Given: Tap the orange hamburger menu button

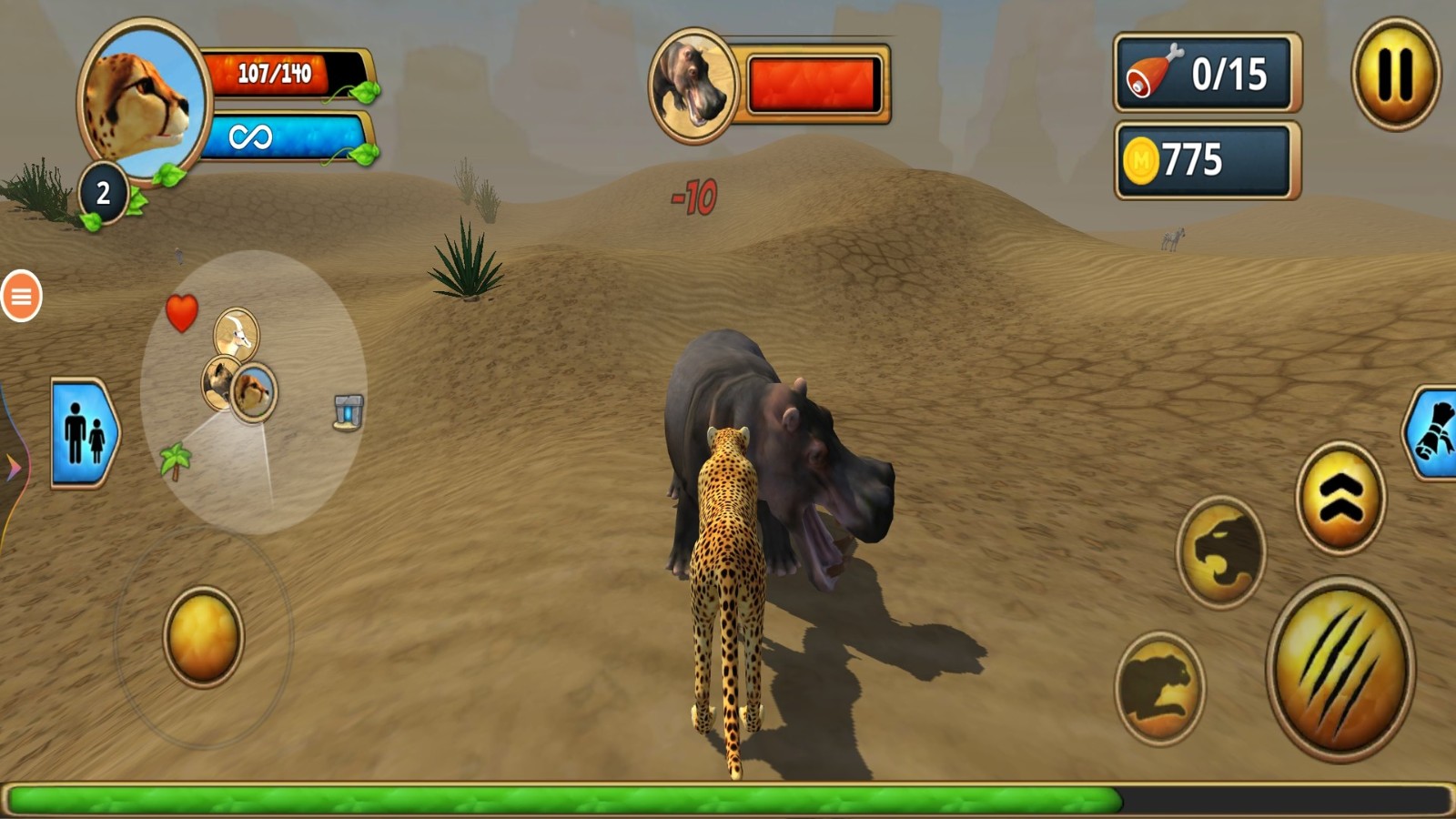Looking at the screenshot, I should (x=21, y=296).
